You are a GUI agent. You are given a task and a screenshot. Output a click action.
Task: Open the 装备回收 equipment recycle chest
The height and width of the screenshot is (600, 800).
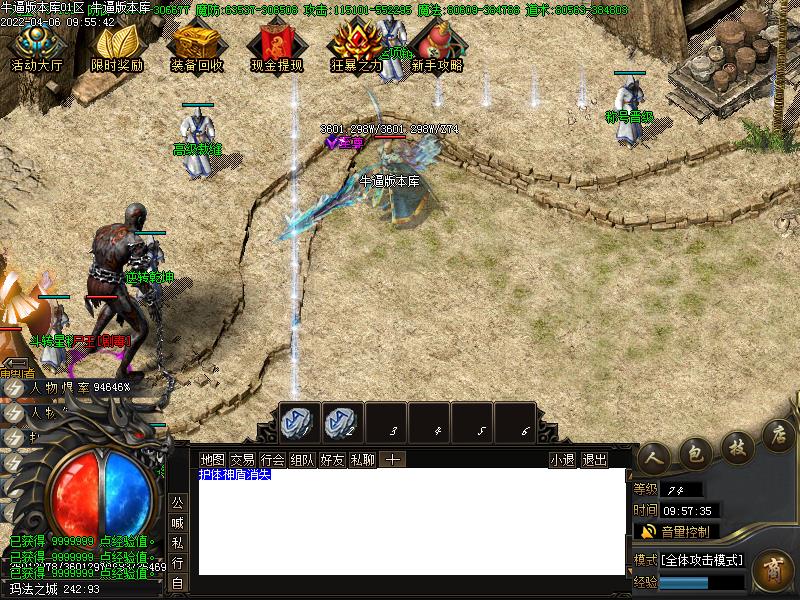pyautogui.click(x=196, y=46)
